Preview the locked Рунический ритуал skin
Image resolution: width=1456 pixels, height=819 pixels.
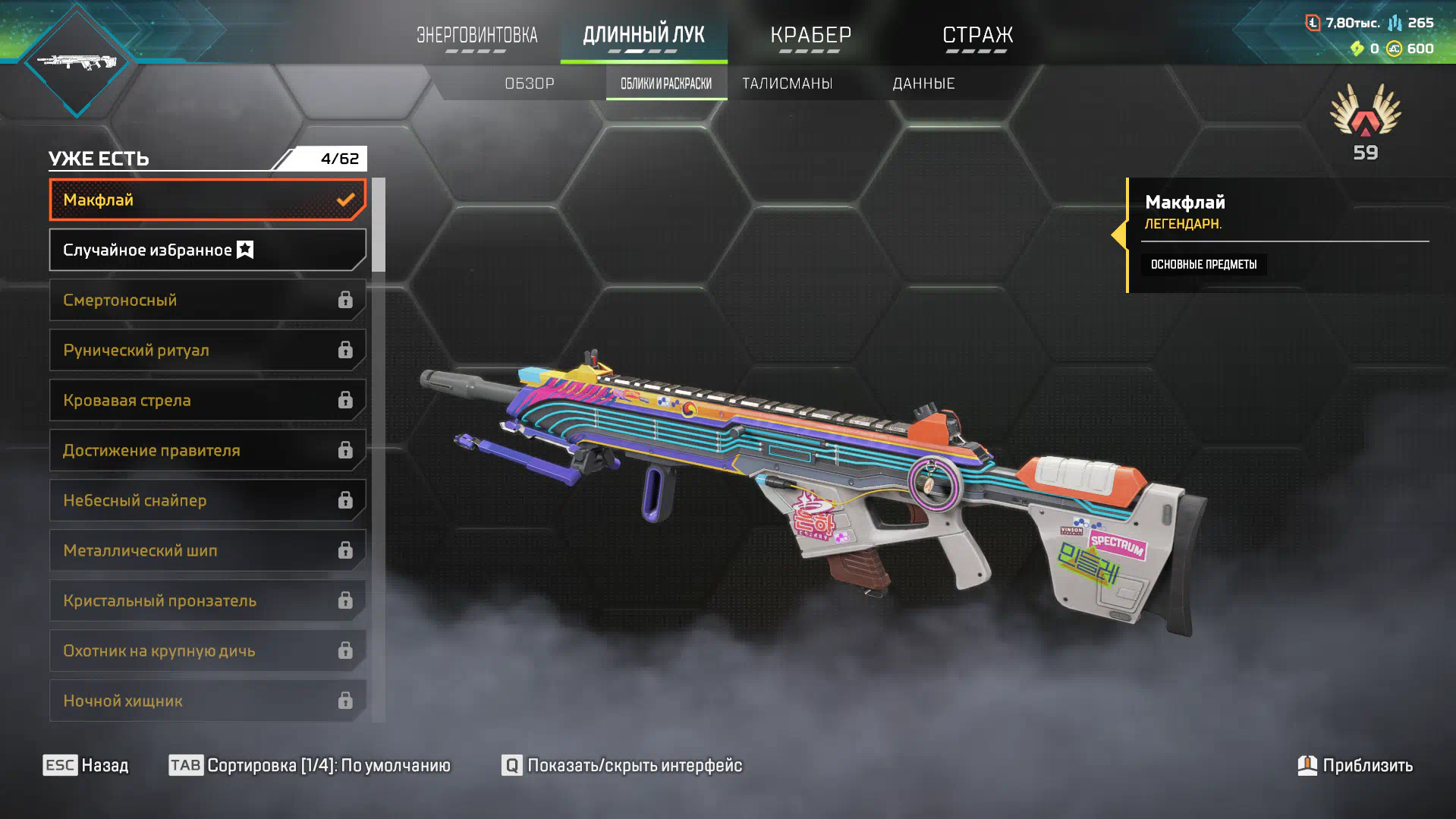pyautogui.click(x=207, y=350)
